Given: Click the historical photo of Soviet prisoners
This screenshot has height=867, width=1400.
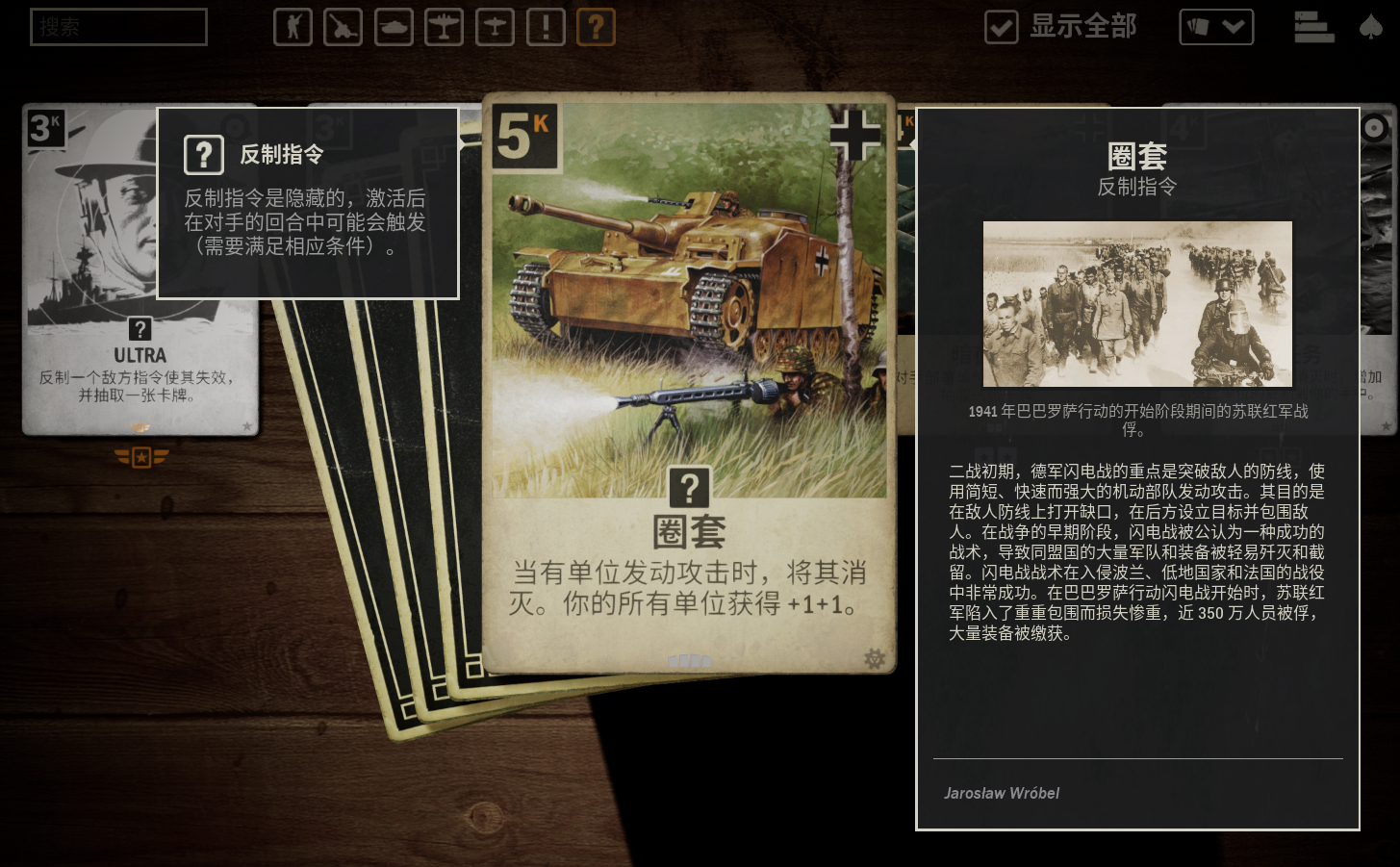Looking at the screenshot, I should (1137, 304).
